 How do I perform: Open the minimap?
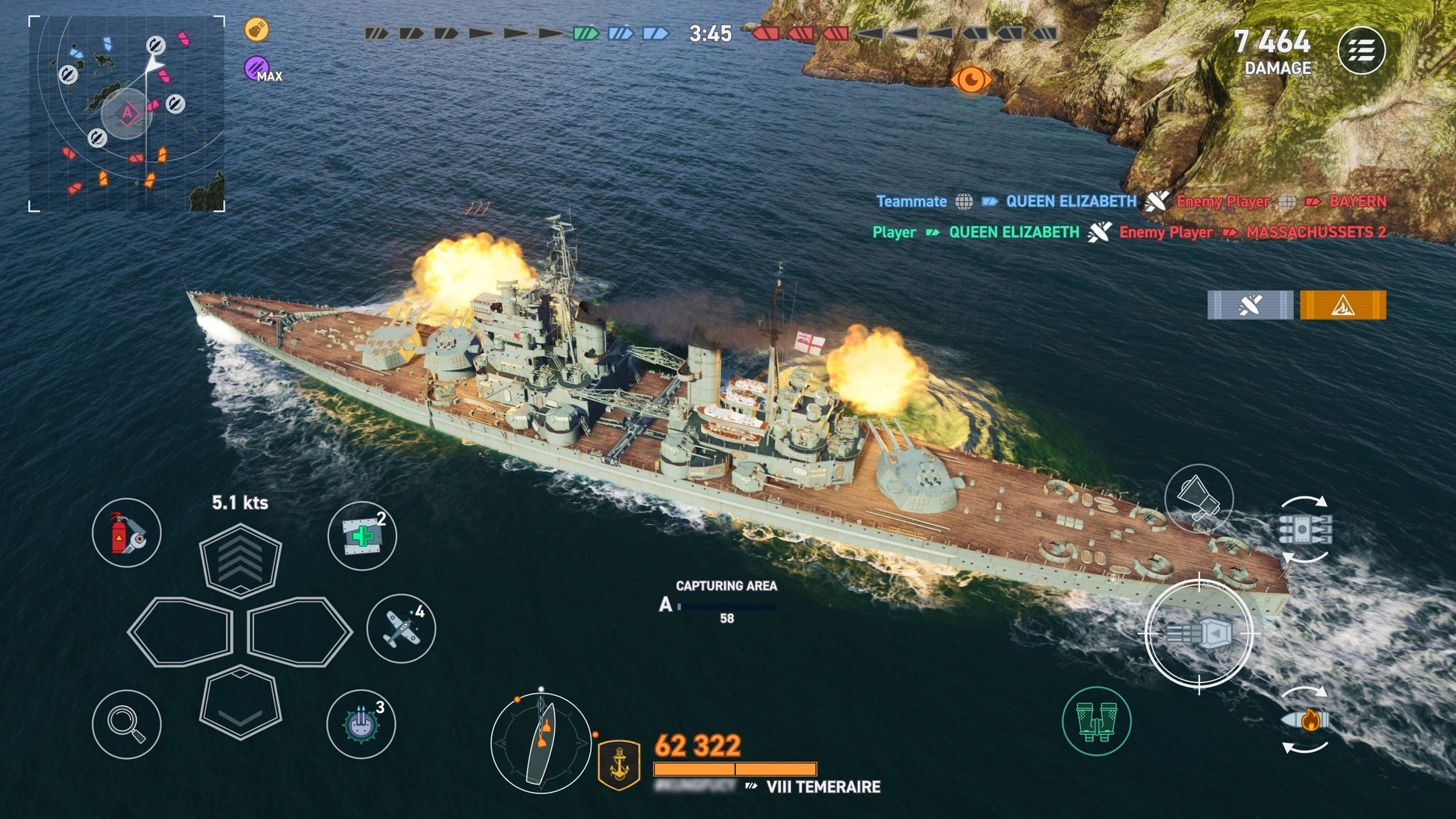pyautogui.click(x=127, y=113)
